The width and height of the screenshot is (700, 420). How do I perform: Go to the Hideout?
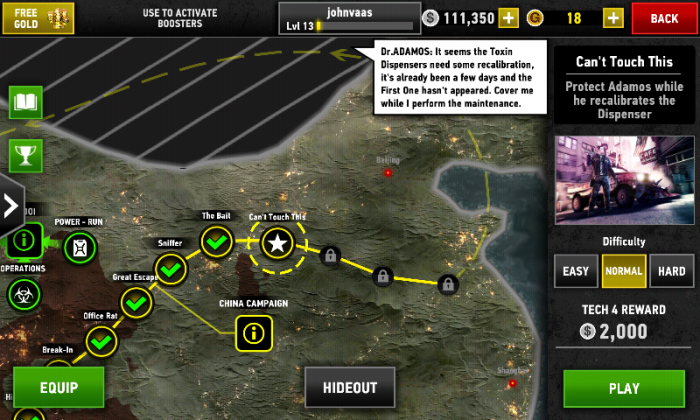point(350,388)
